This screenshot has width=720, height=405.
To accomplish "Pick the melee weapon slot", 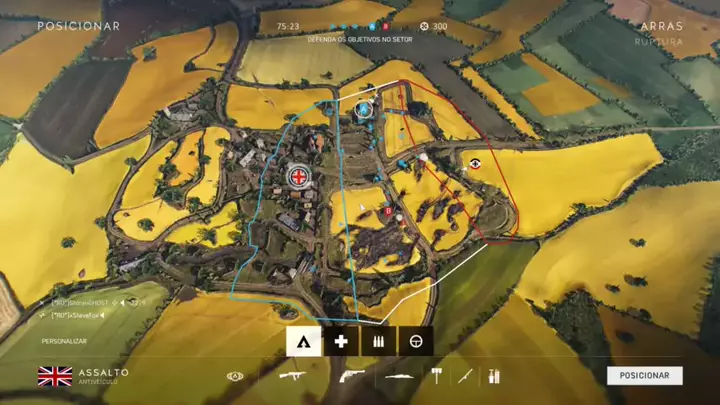I will coord(465,376).
